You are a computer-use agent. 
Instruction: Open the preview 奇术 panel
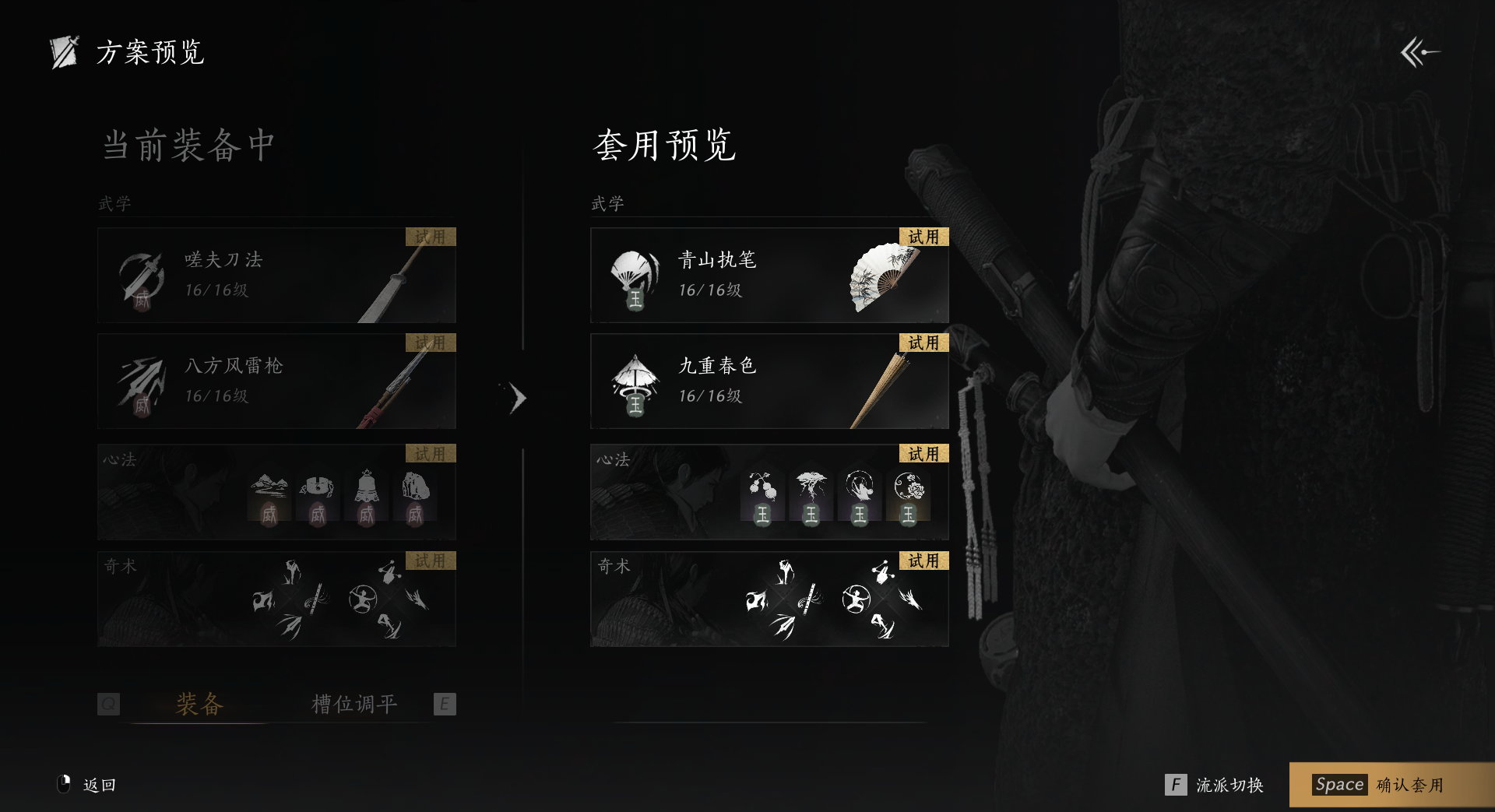pyautogui.click(x=769, y=599)
